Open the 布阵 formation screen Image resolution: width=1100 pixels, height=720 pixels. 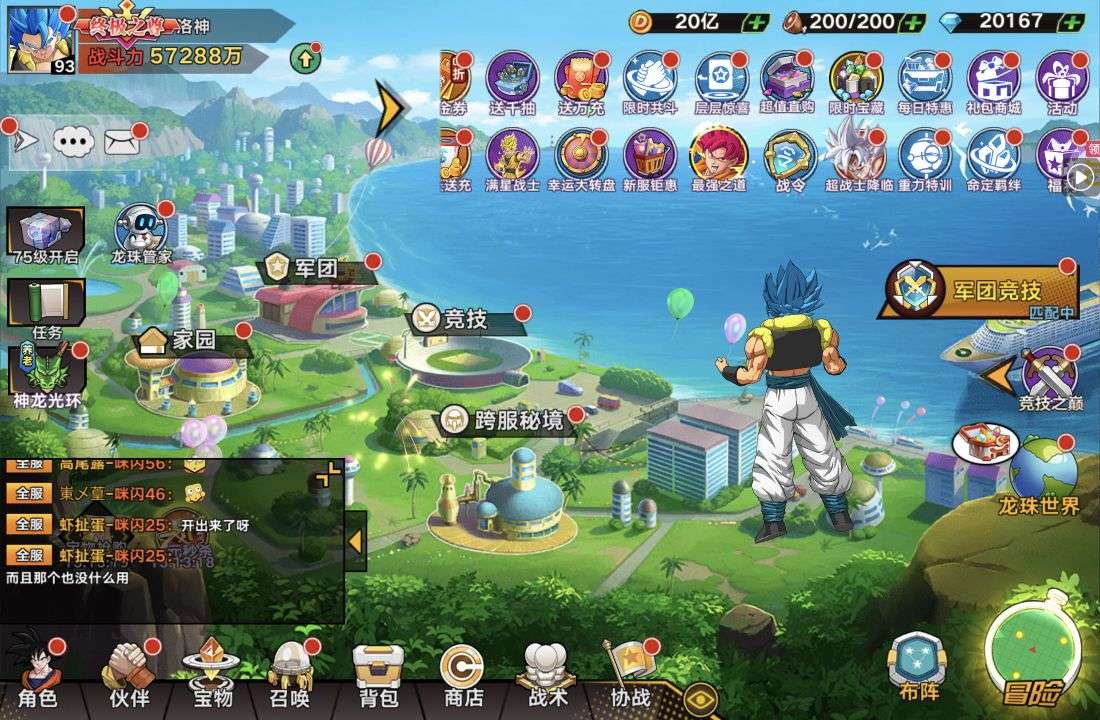915,664
